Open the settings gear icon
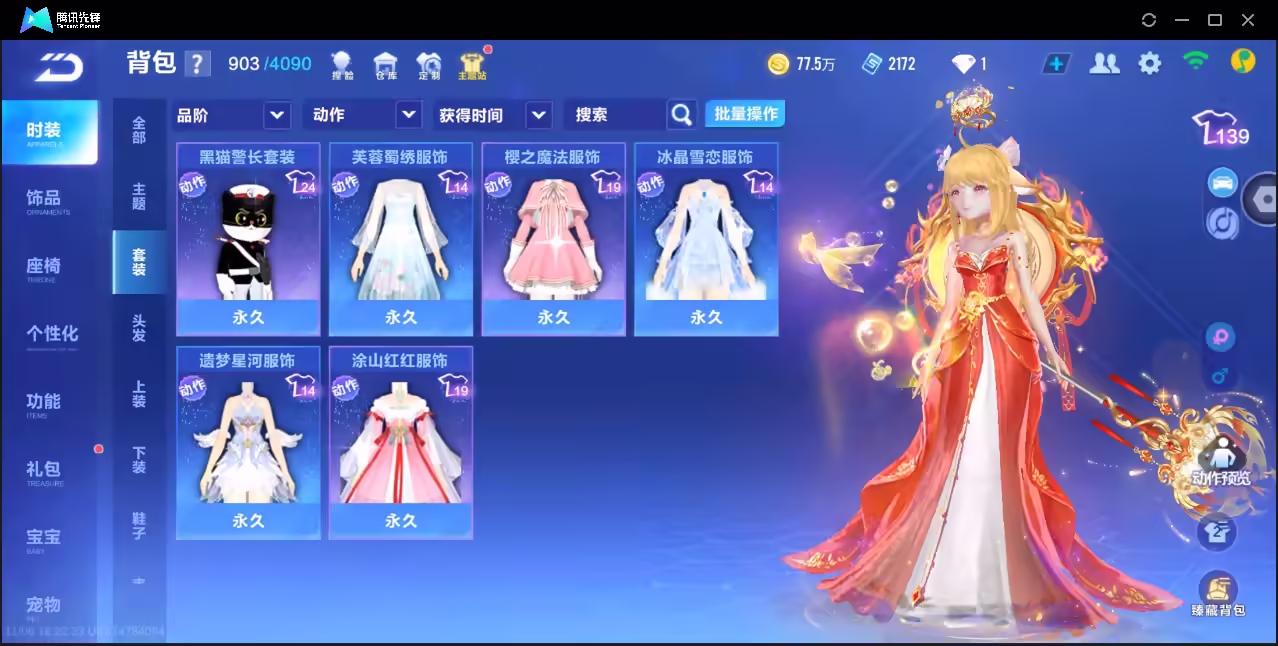1278x646 pixels. click(1150, 64)
